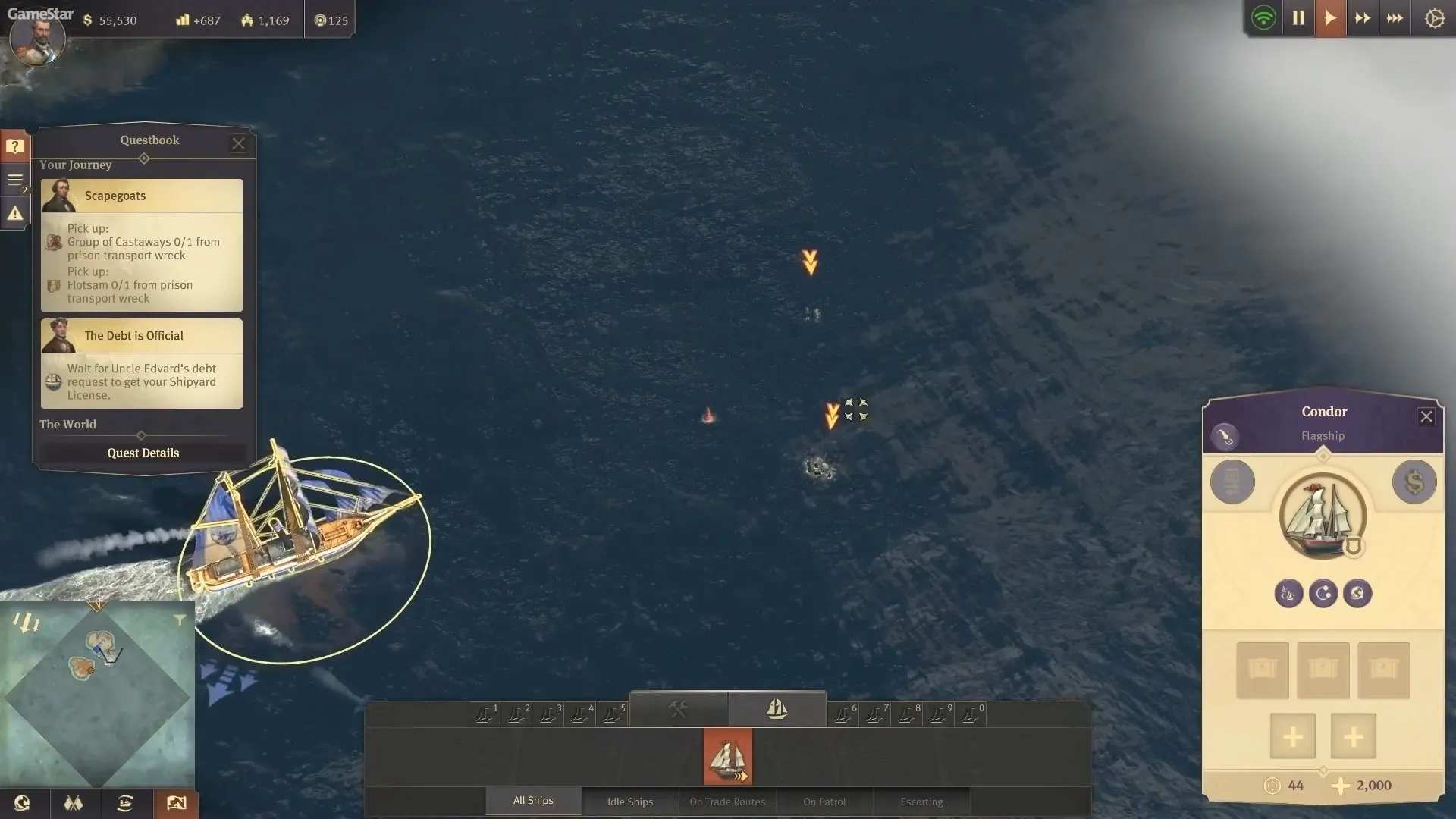Screen dimensions: 1456x819
Task: Select the All Ships tab
Action: [x=533, y=801]
